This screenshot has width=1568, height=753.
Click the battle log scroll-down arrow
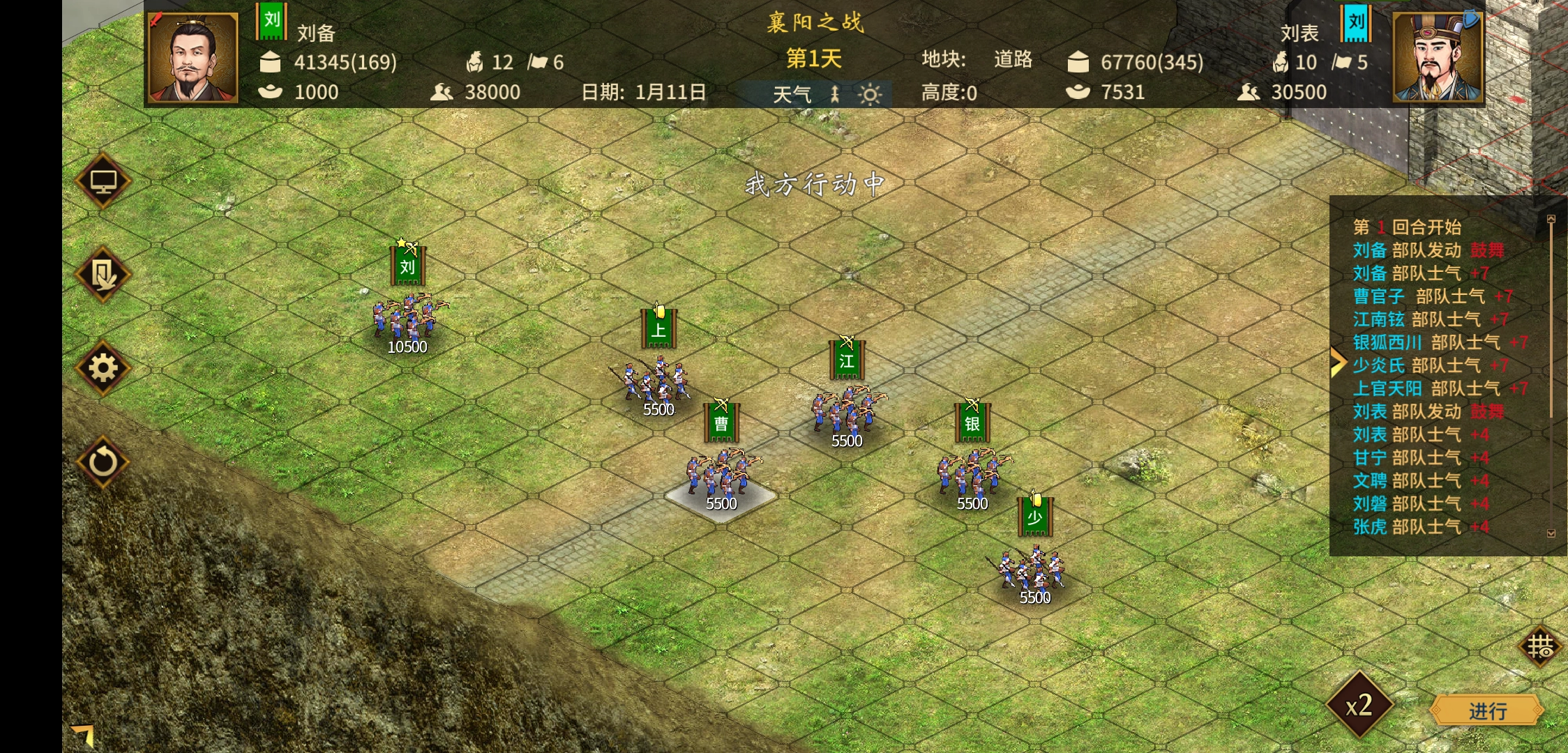click(1551, 533)
